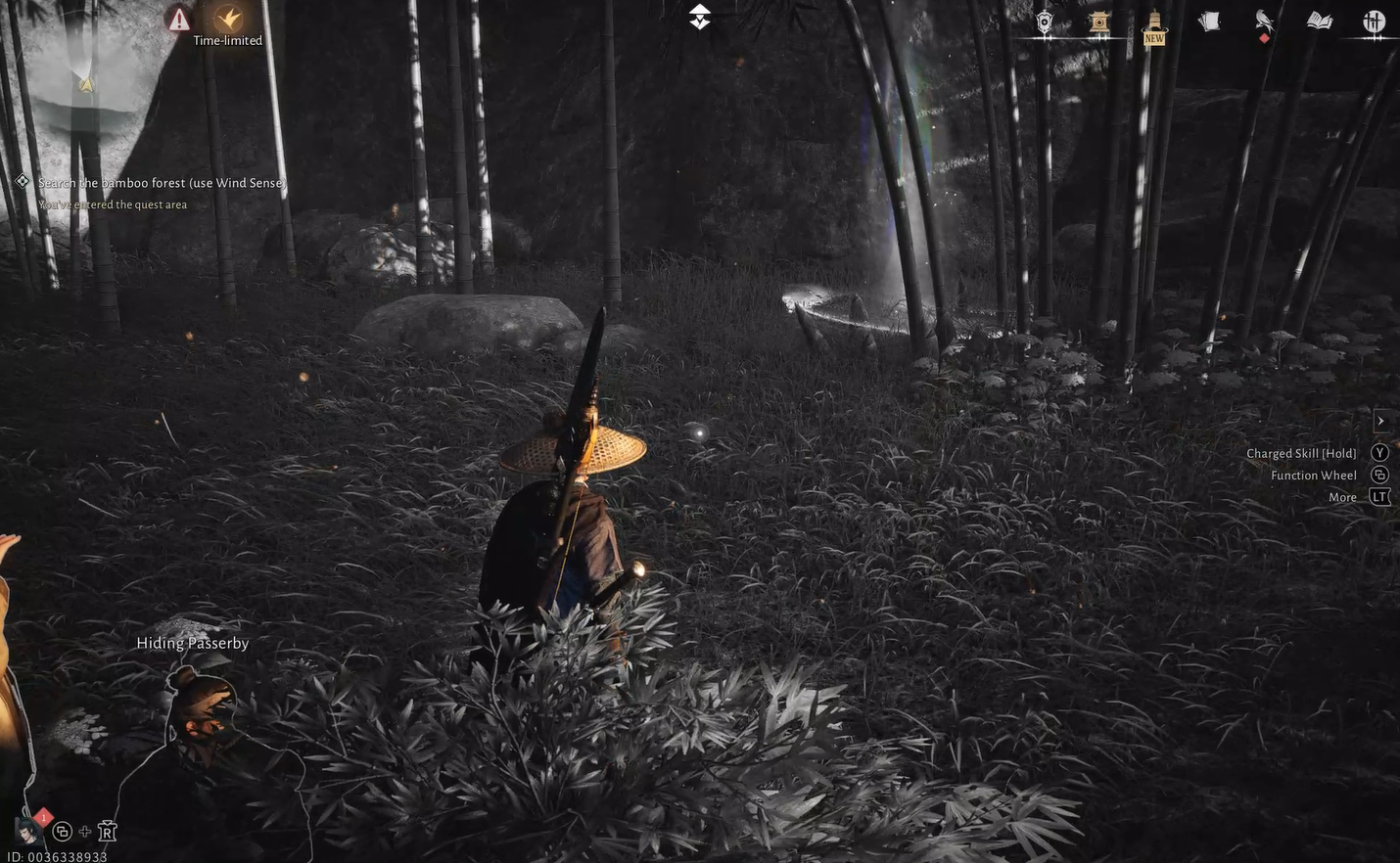Open the journal book icon

tap(1319, 22)
